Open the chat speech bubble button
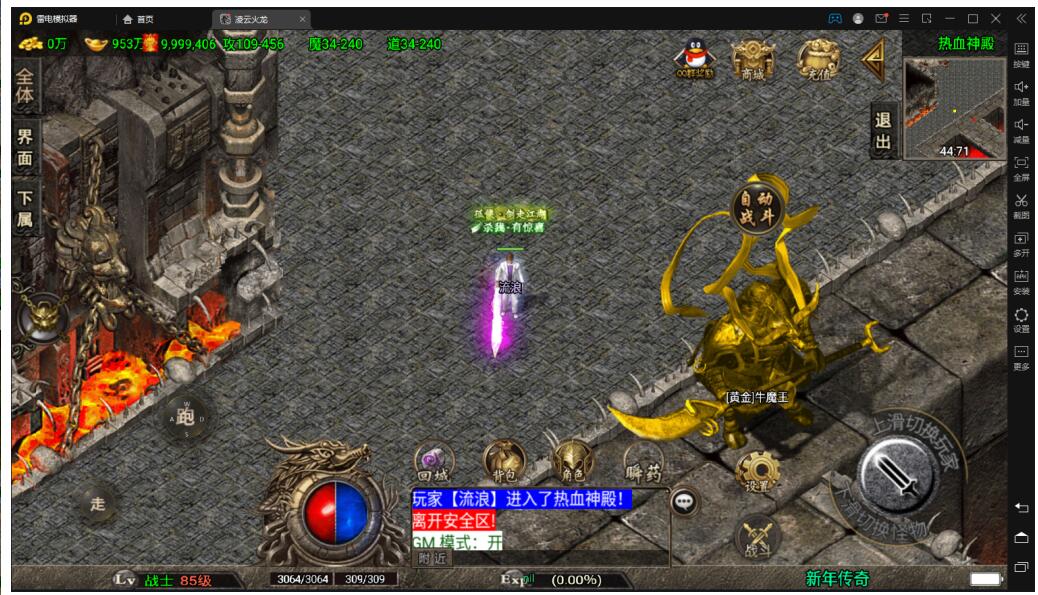 pos(684,501)
